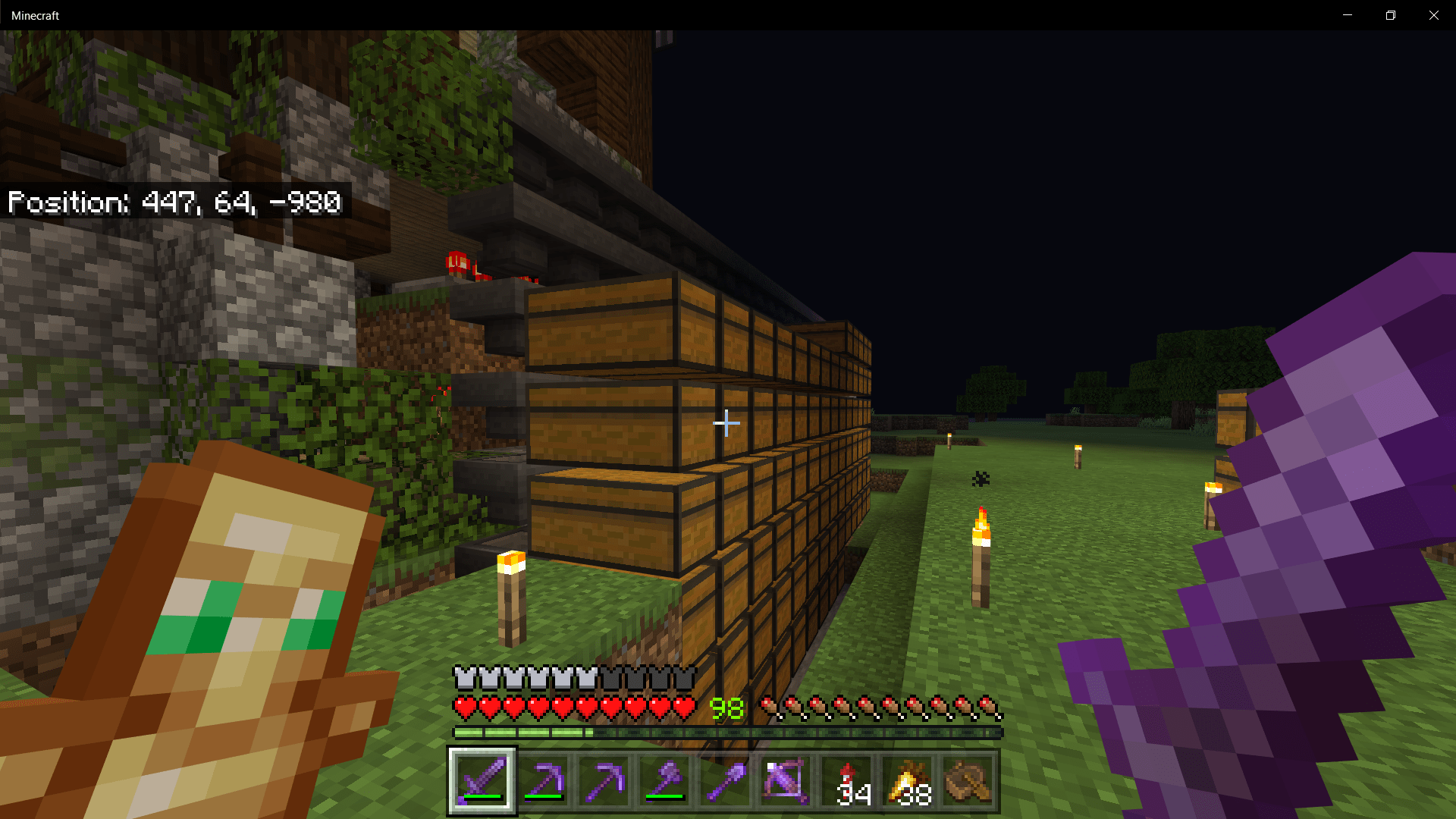The image size is (1456, 819).
Task: Click the leftmost heart in the health bar
Action: click(x=463, y=707)
